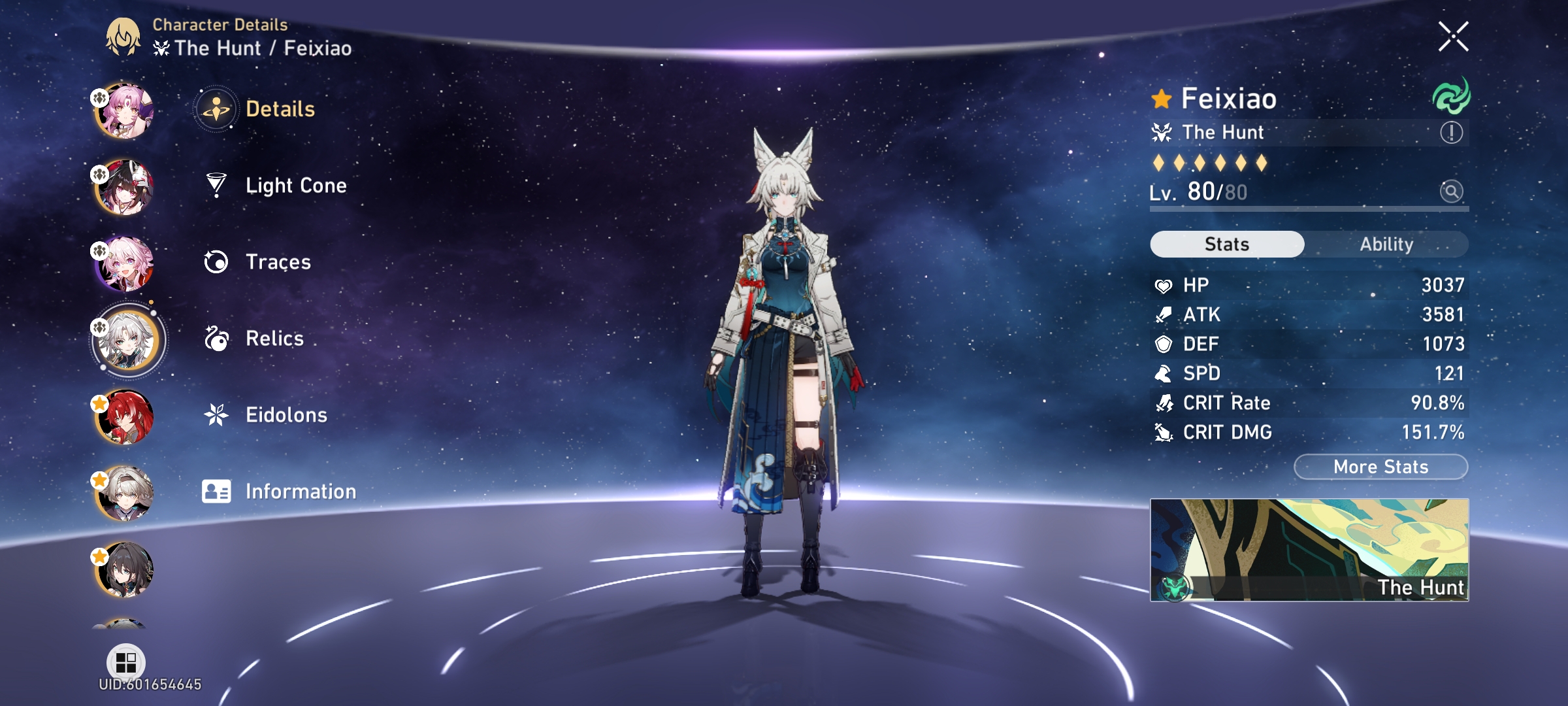The height and width of the screenshot is (706, 1568).
Task: Switch to the Ability tab
Action: coord(1386,244)
